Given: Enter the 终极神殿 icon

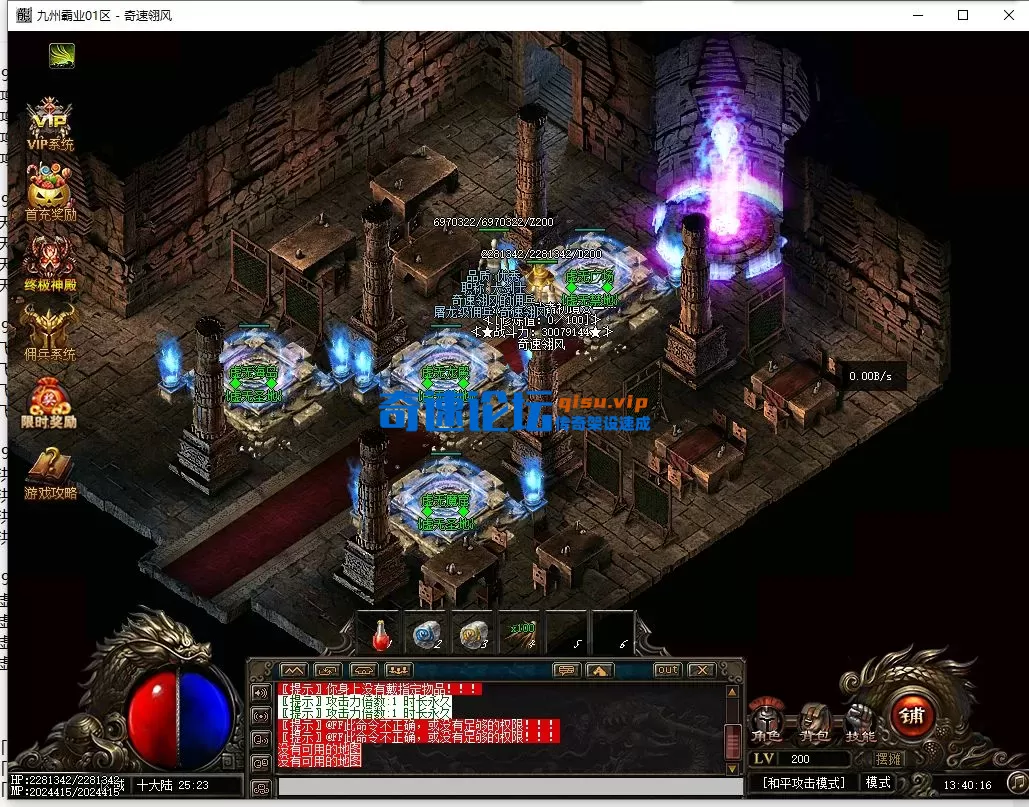Looking at the screenshot, I should pyautogui.click(x=50, y=262).
